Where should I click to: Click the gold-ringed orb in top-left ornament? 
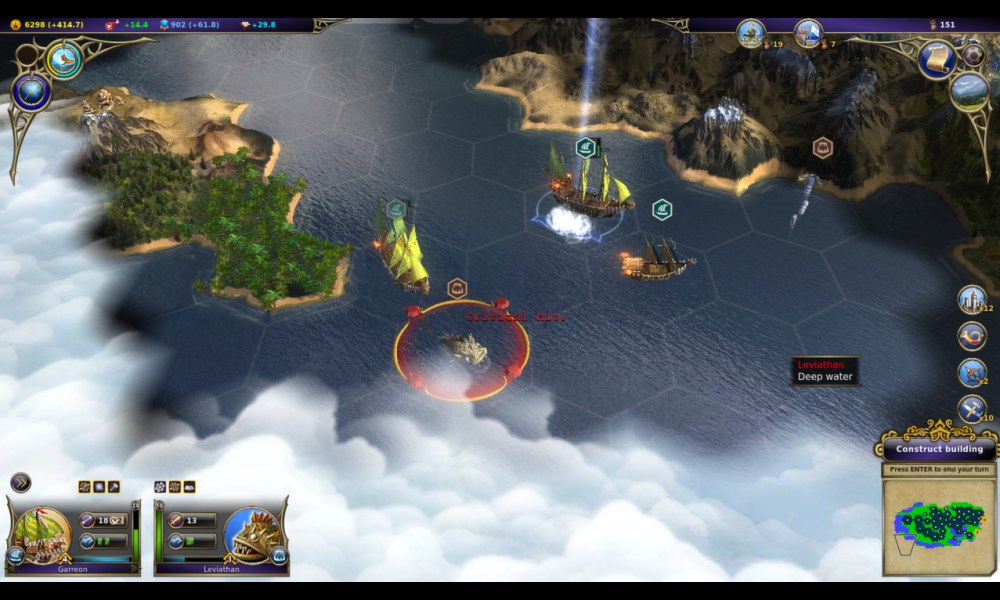[65, 60]
